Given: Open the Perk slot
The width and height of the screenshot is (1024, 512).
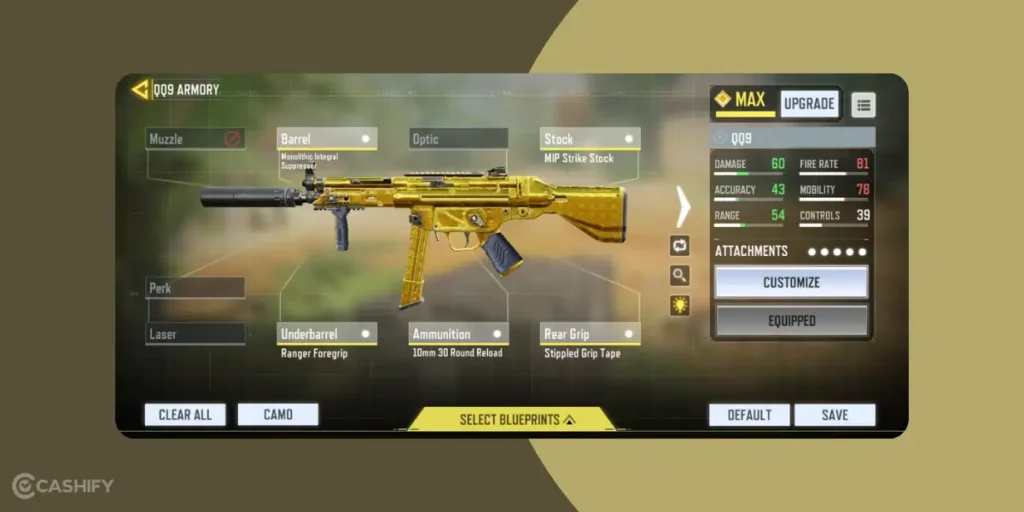Looking at the screenshot, I should [x=195, y=288].
